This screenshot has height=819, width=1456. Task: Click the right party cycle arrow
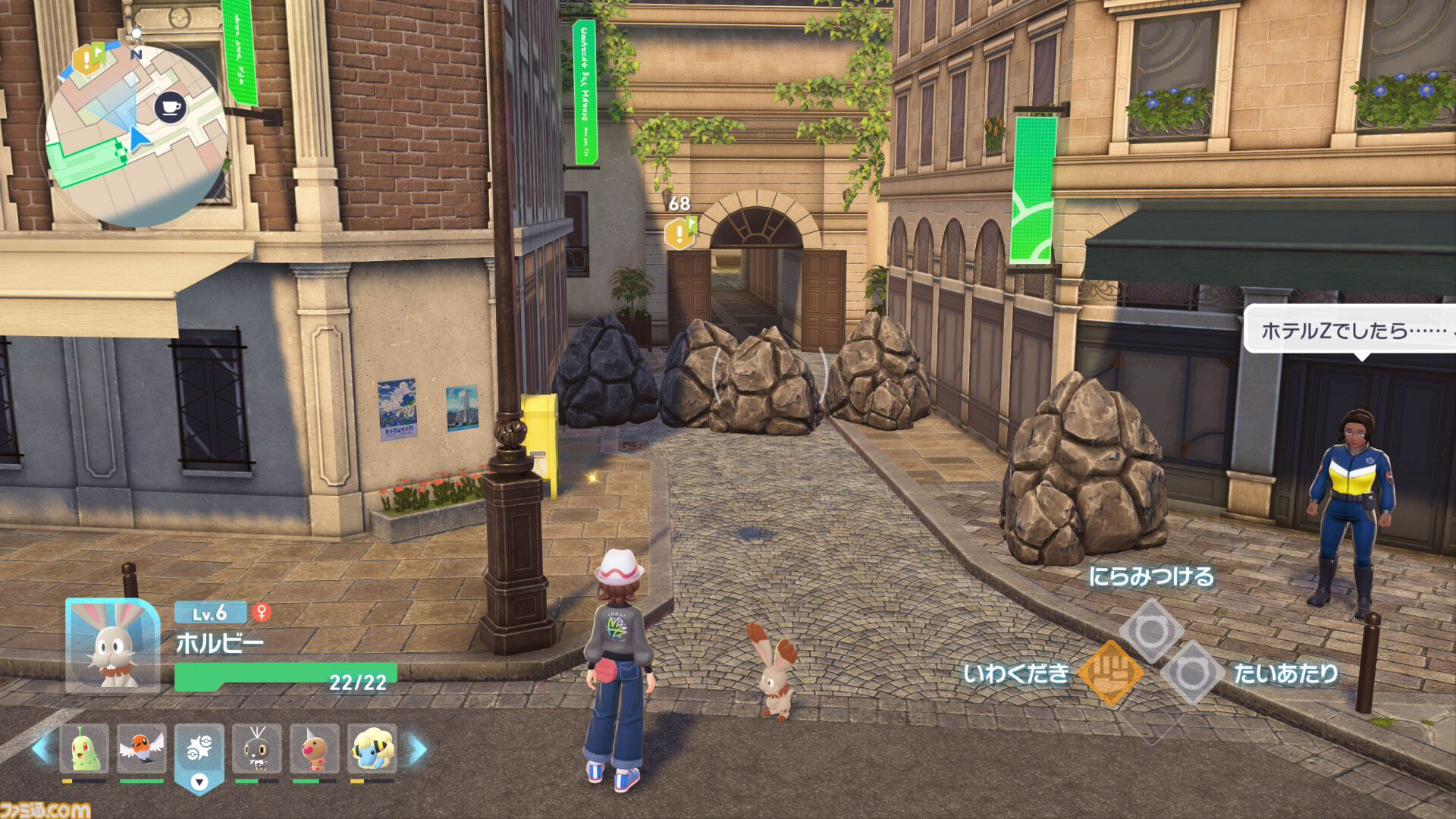(x=418, y=748)
